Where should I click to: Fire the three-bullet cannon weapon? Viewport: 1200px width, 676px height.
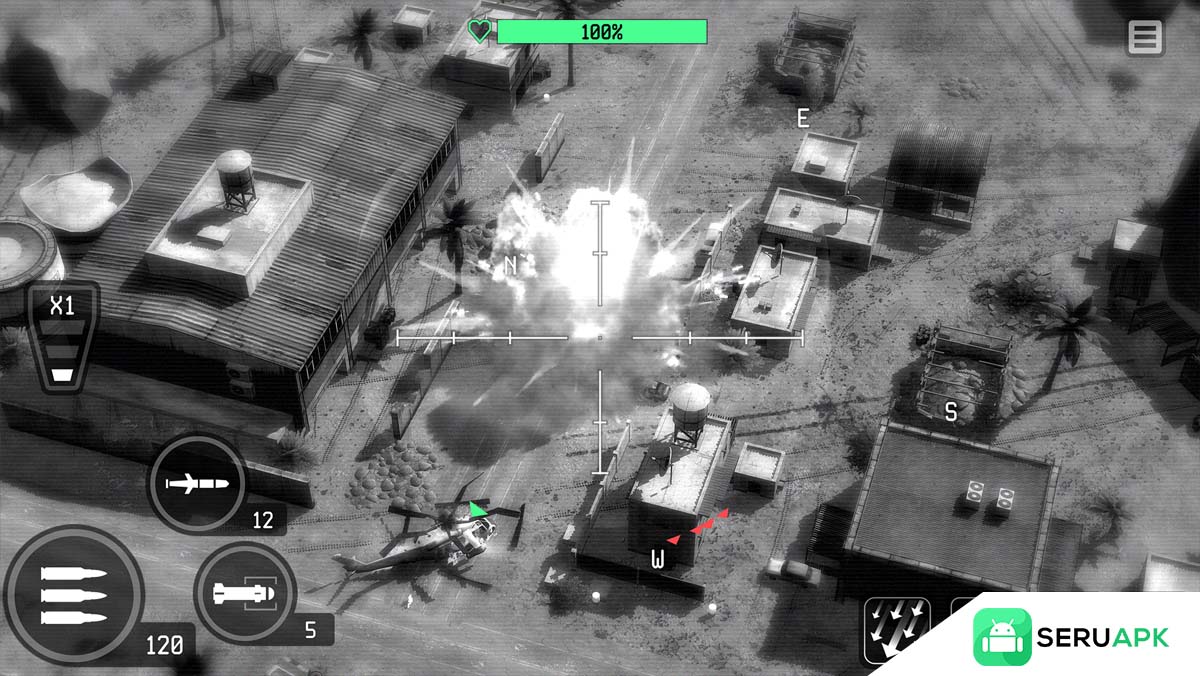pos(74,595)
